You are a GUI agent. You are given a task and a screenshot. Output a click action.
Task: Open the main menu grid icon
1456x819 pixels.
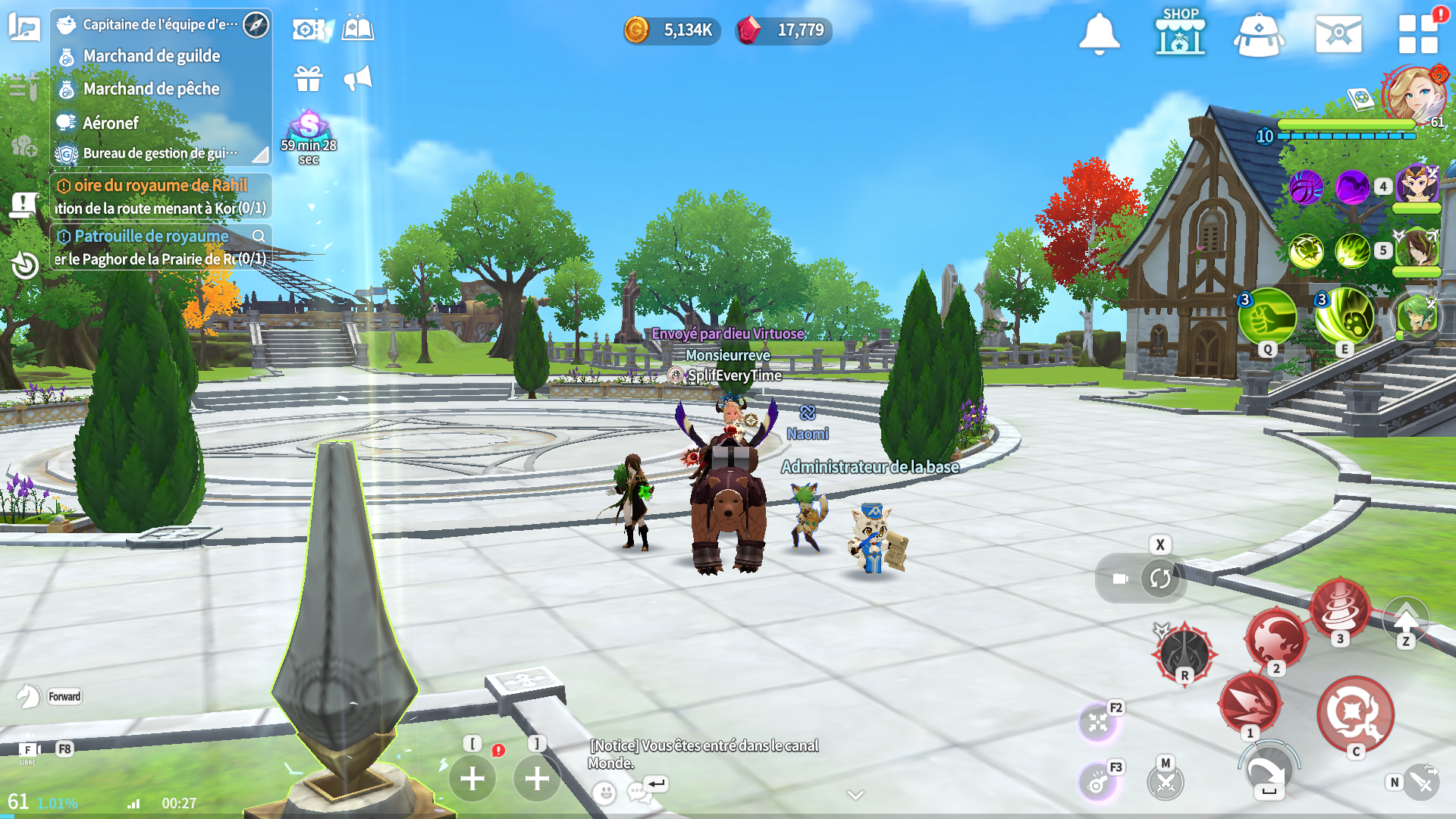tap(1417, 33)
